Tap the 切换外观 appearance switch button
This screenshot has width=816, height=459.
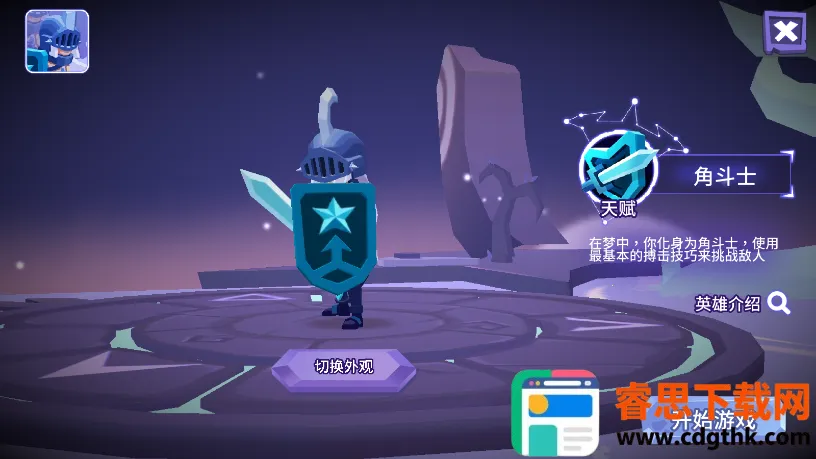pyautogui.click(x=343, y=366)
